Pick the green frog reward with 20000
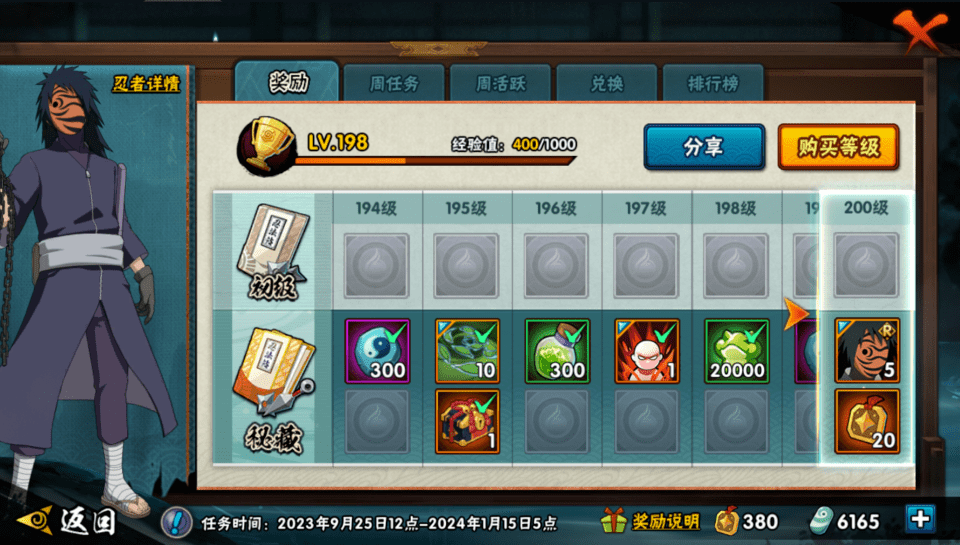 pyautogui.click(x=737, y=351)
